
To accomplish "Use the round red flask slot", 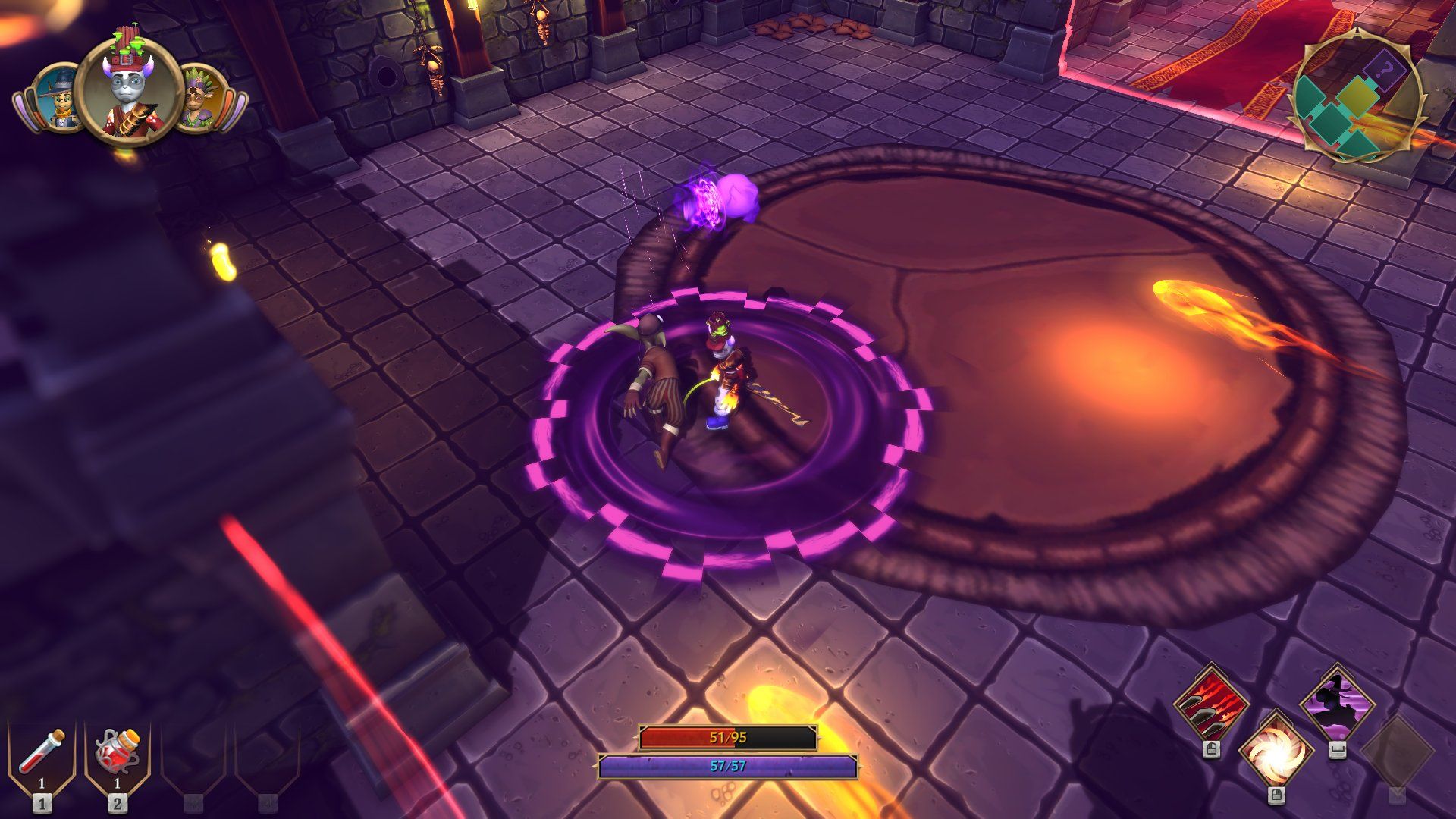I will pos(118,754).
